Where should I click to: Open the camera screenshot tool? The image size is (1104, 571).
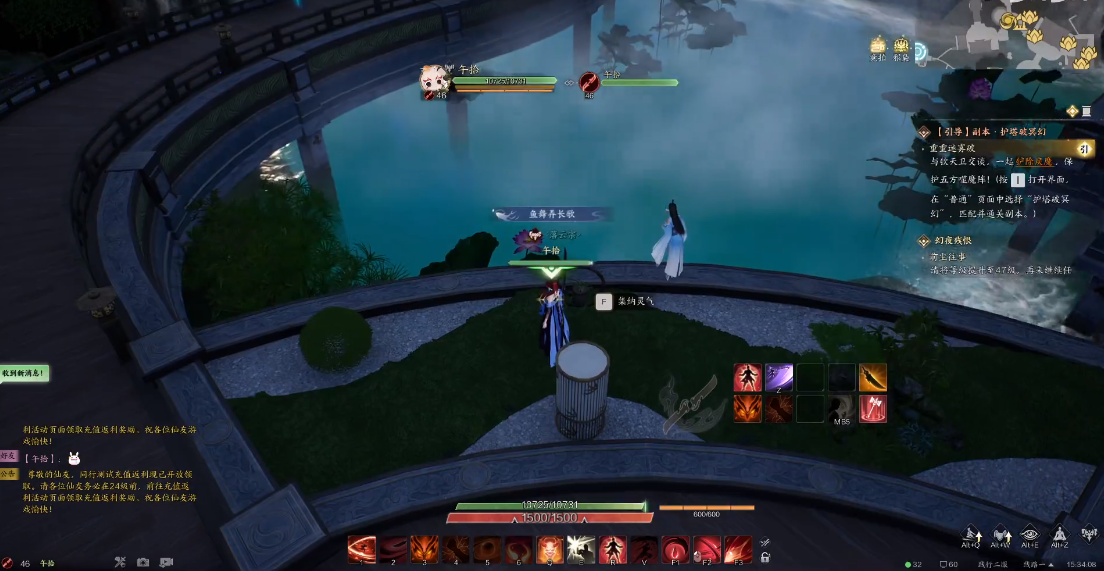click(x=143, y=562)
